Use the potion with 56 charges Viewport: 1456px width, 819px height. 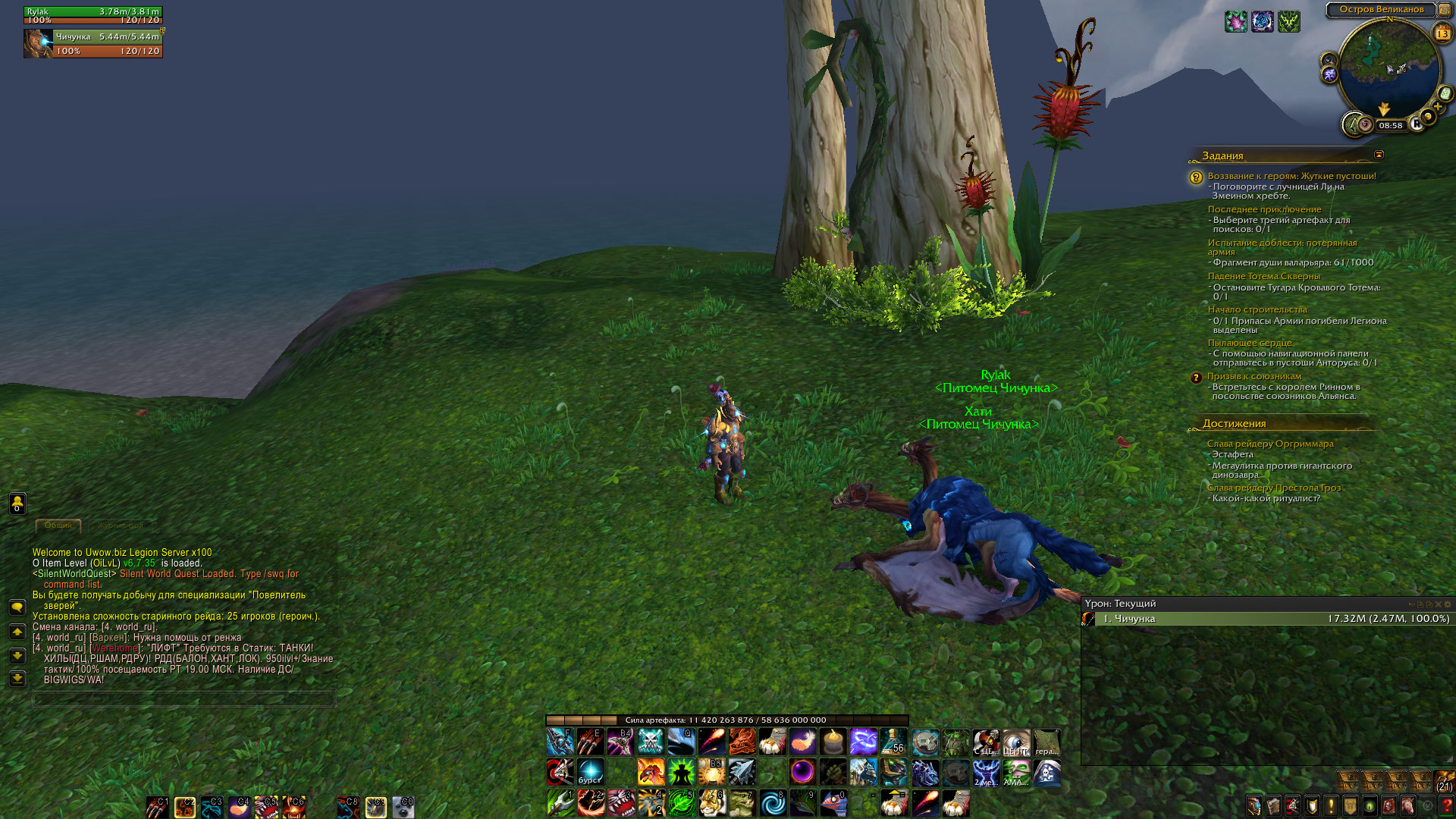click(x=893, y=741)
